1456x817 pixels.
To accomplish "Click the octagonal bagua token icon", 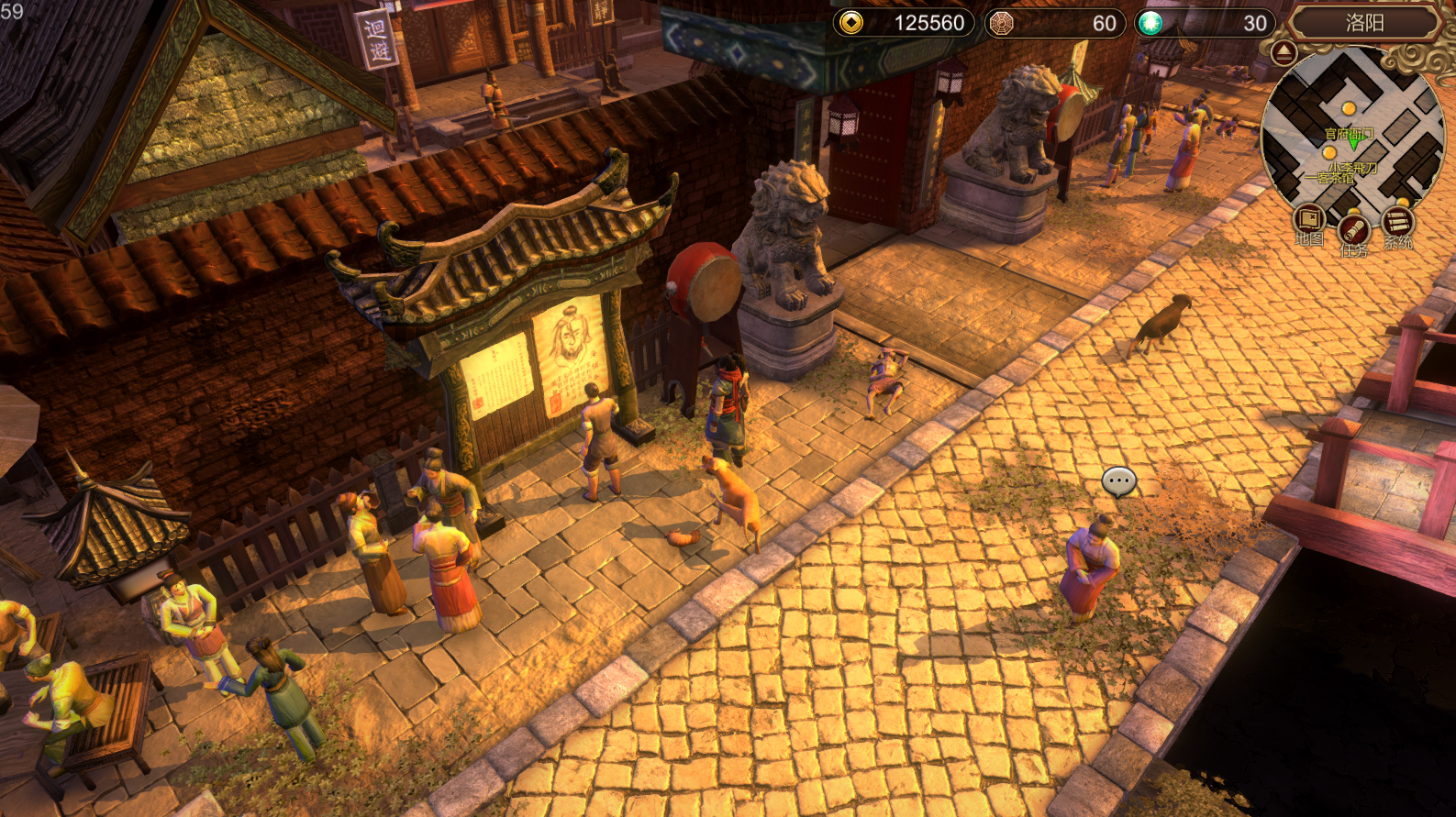I will 1001,23.
